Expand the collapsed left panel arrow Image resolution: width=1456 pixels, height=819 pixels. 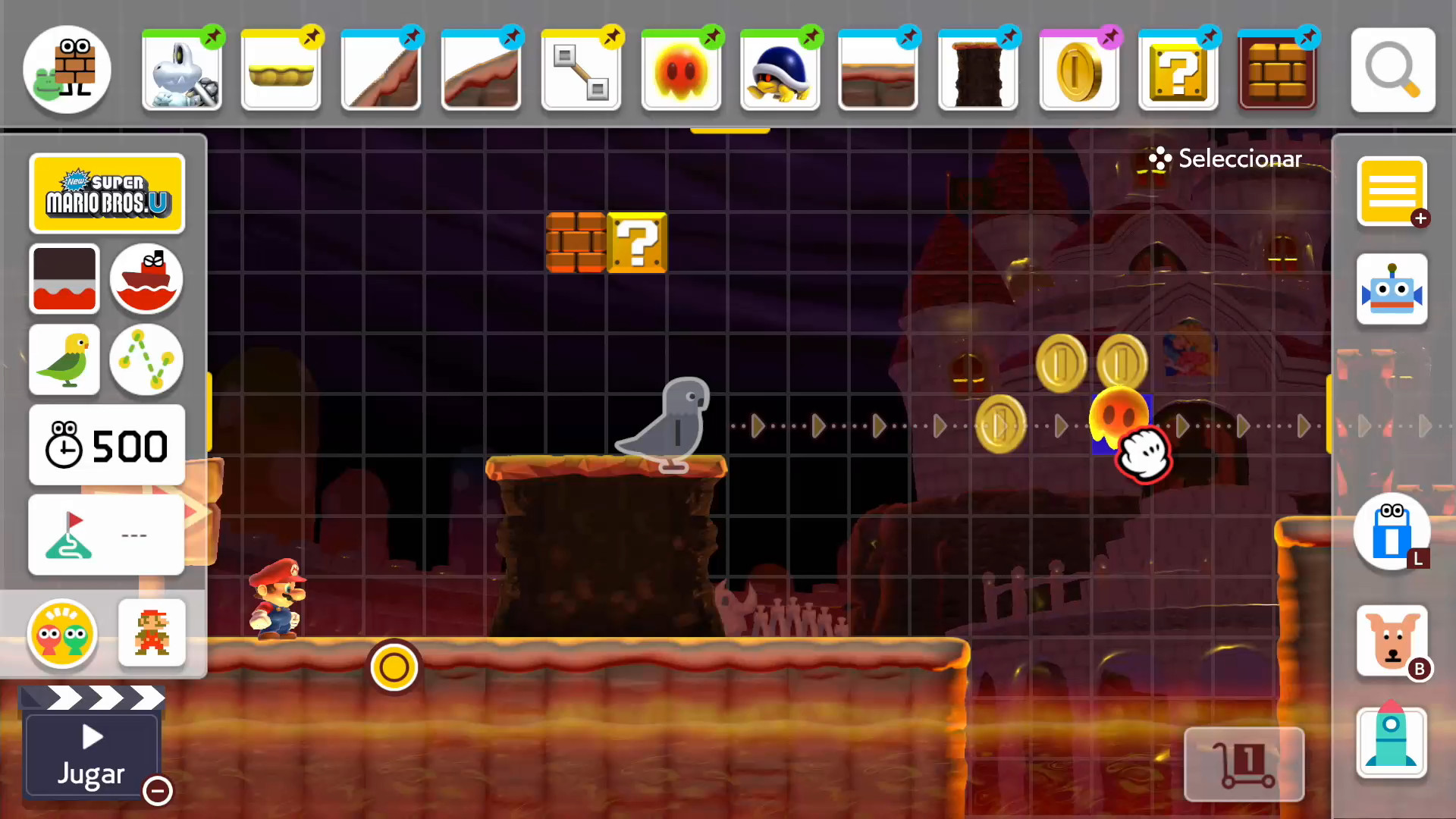coord(196,512)
